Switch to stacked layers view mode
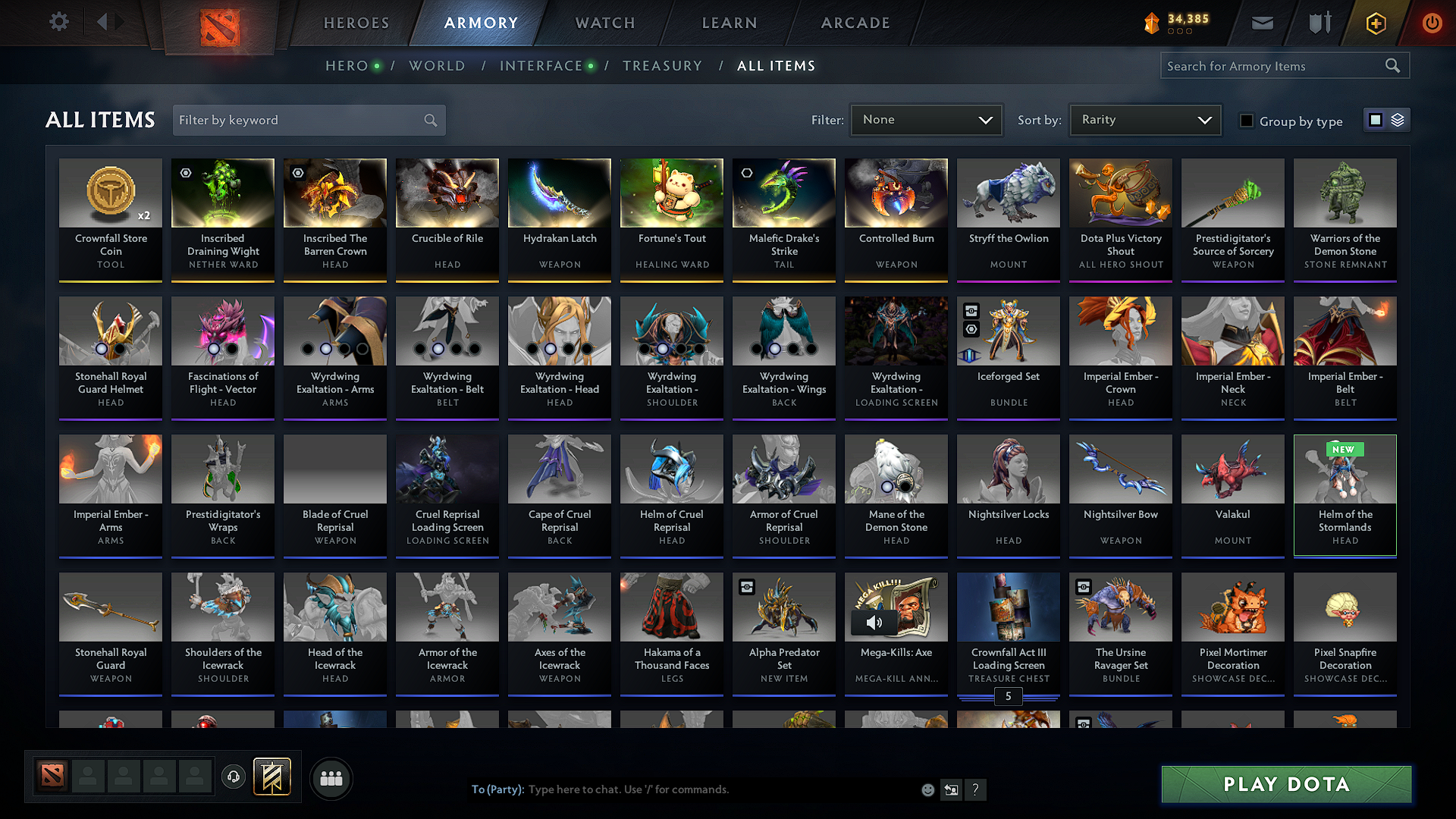Image resolution: width=1456 pixels, height=819 pixels. tap(1398, 119)
